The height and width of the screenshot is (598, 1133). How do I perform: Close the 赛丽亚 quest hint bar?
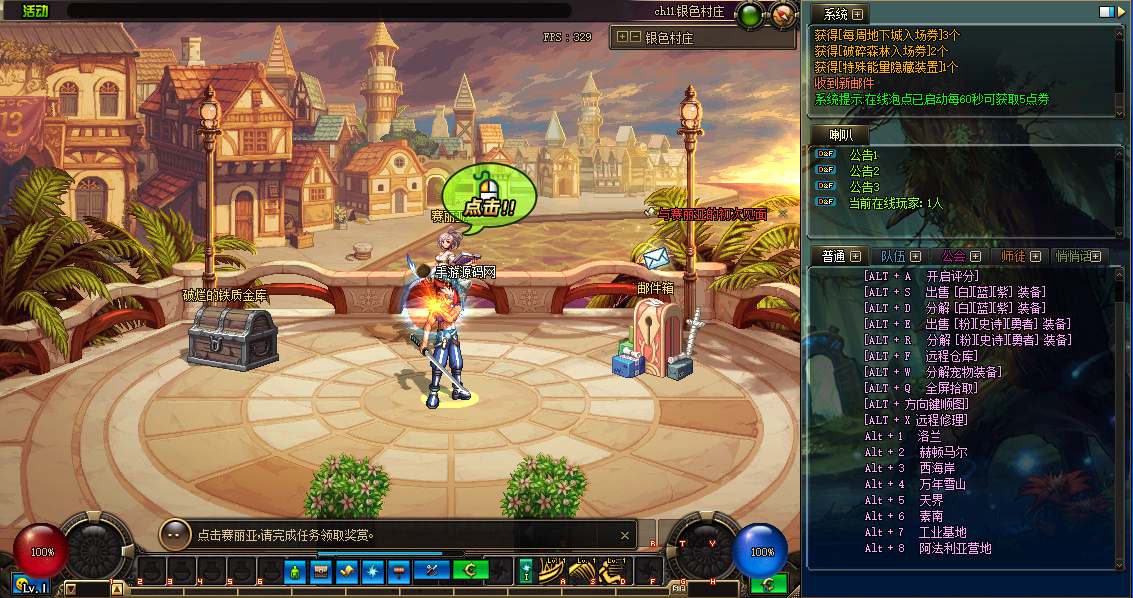tap(625, 535)
